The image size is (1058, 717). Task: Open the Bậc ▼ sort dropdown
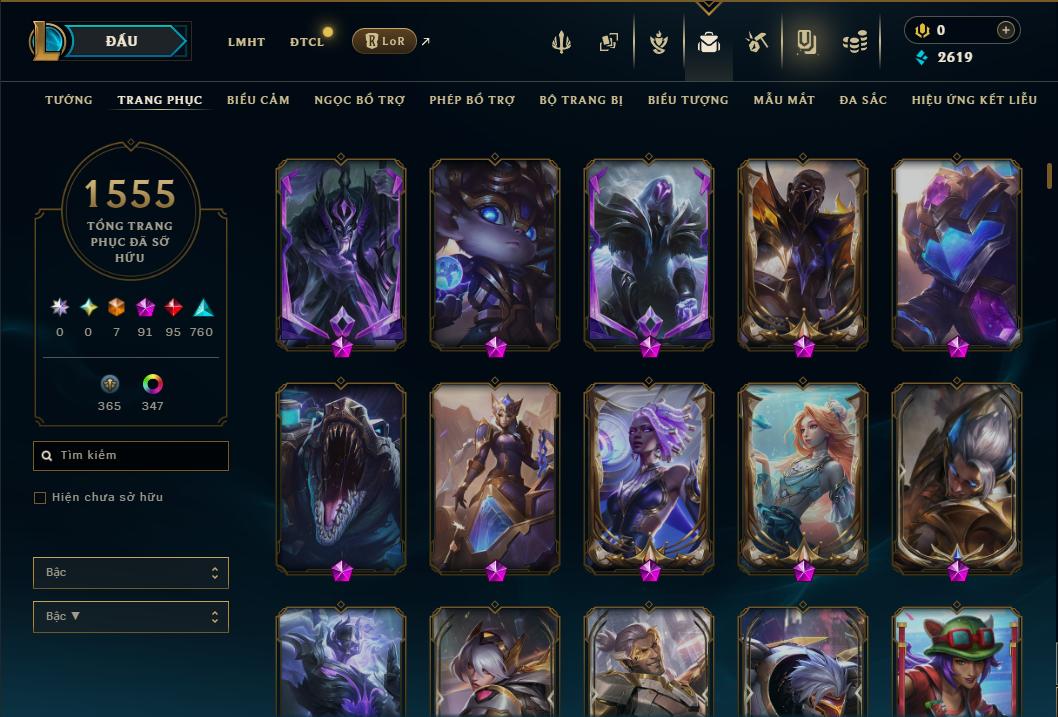click(131, 617)
